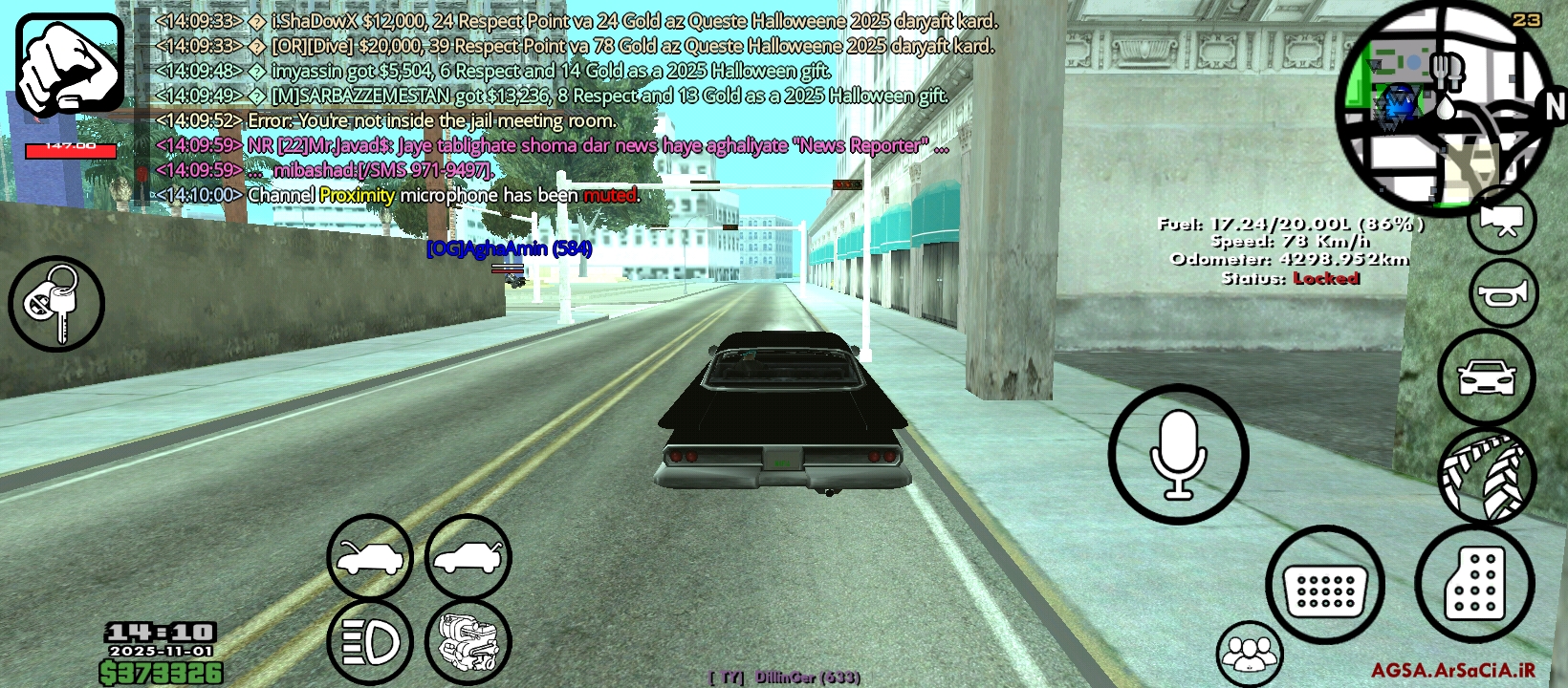This screenshot has height=688, width=1568.
Task: Switch on the headlights
Action: tap(370, 642)
